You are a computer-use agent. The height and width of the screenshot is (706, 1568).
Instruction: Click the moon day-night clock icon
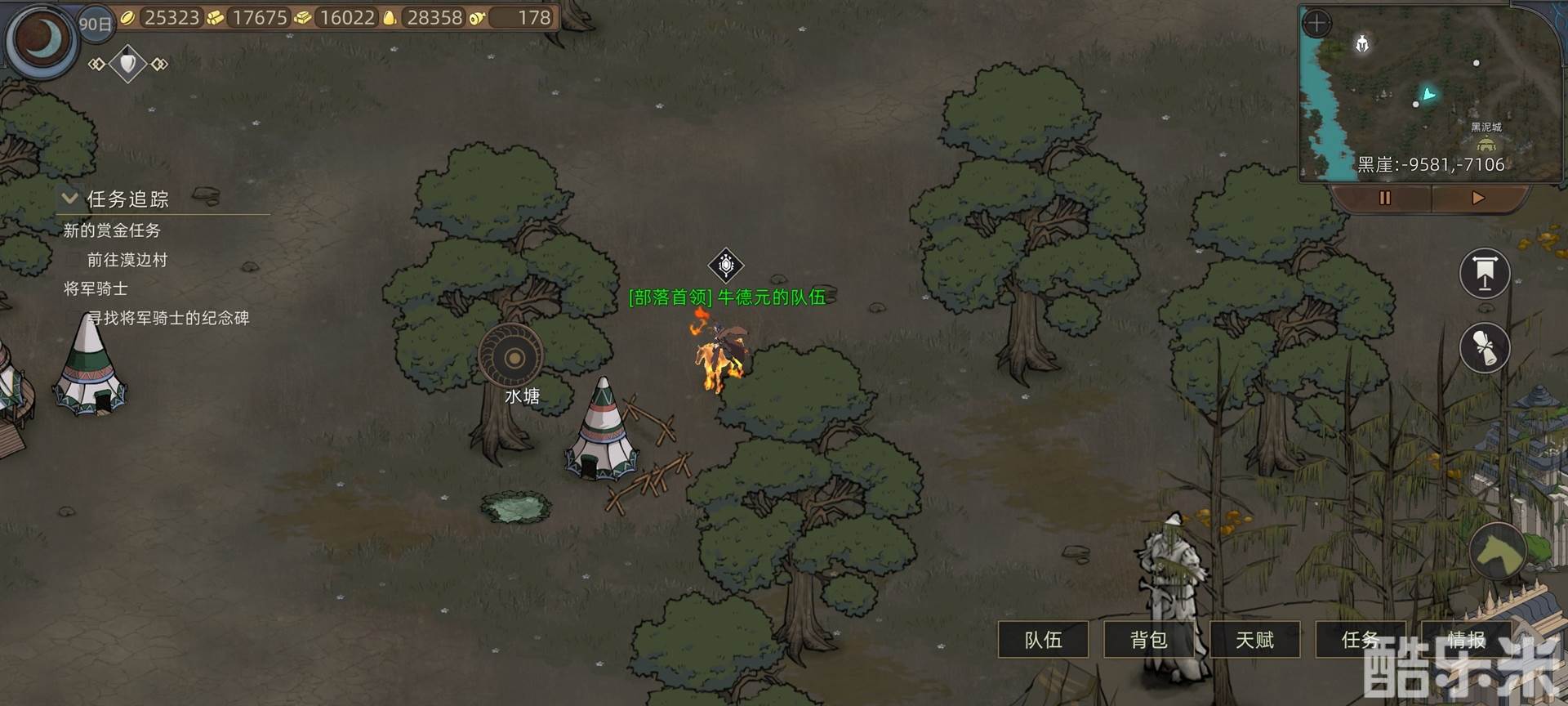(x=42, y=39)
